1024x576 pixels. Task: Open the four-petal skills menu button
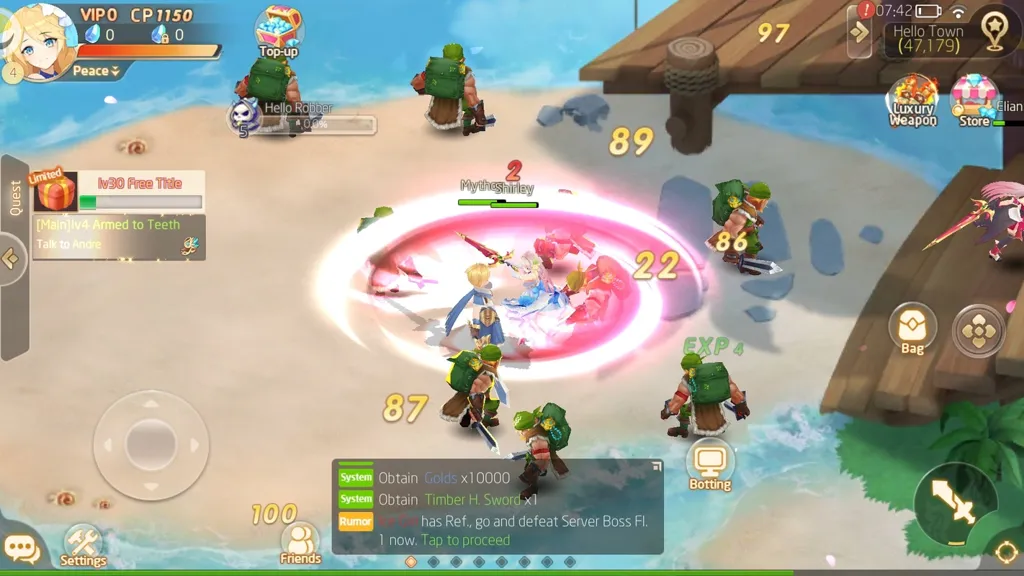pos(978,330)
